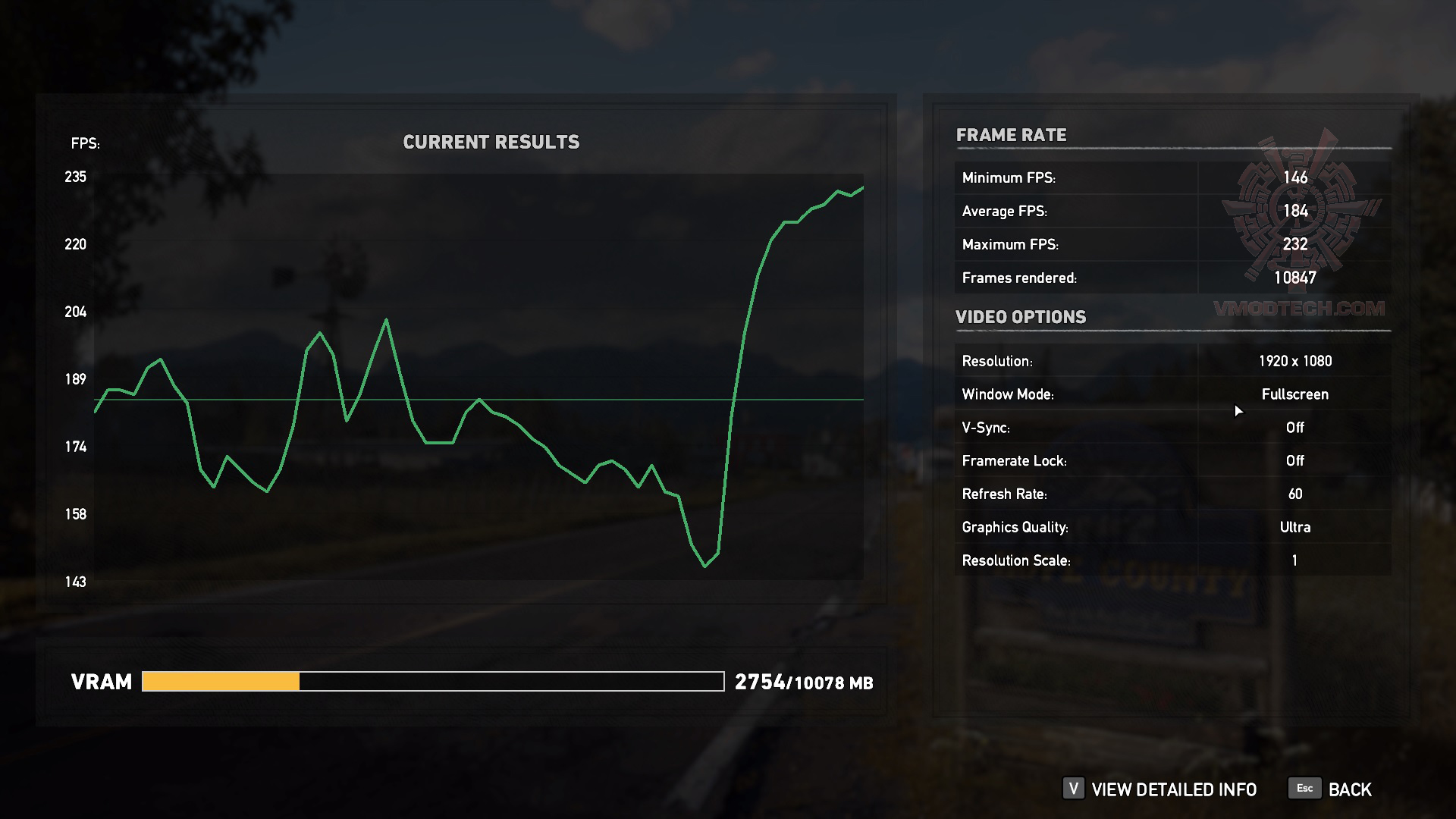Image resolution: width=1456 pixels, height=819 pixels.
Task: Change Graphics Quality from Ultra
Action: point(1295,527)
